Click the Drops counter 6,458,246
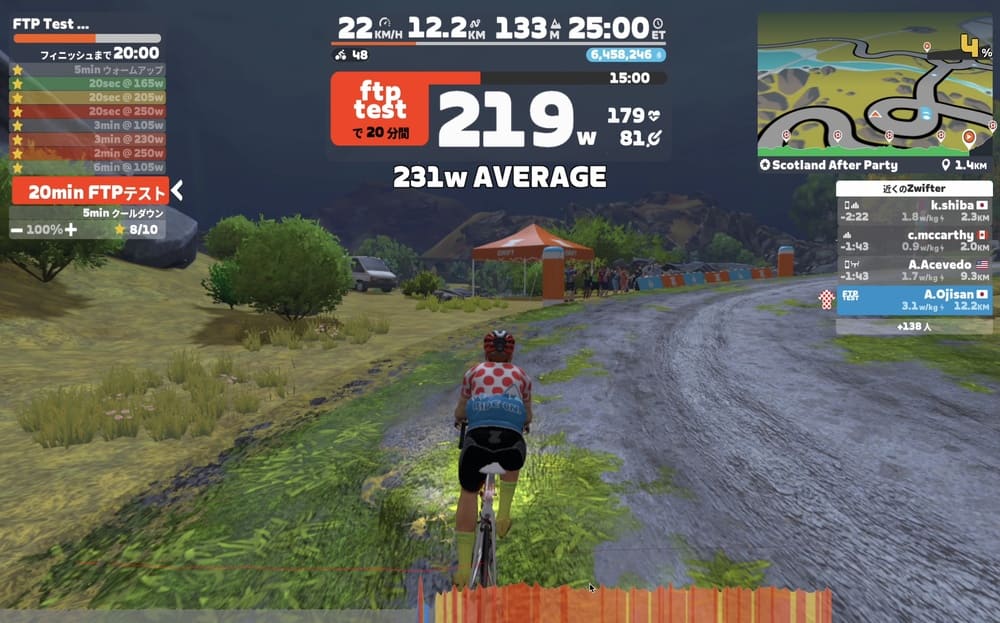Screen dimensions: 1000x623 click(625, 55)
